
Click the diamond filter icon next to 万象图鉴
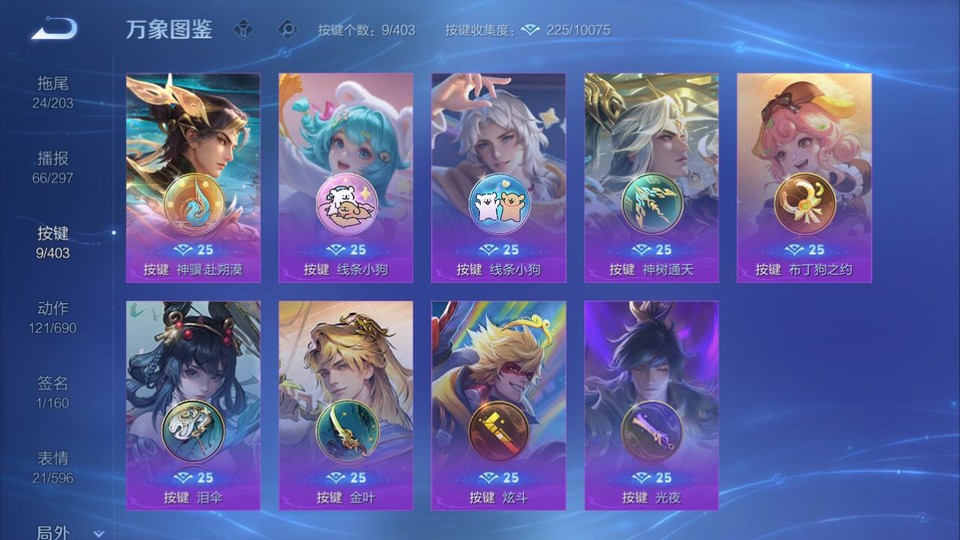(x=243, y=29)
